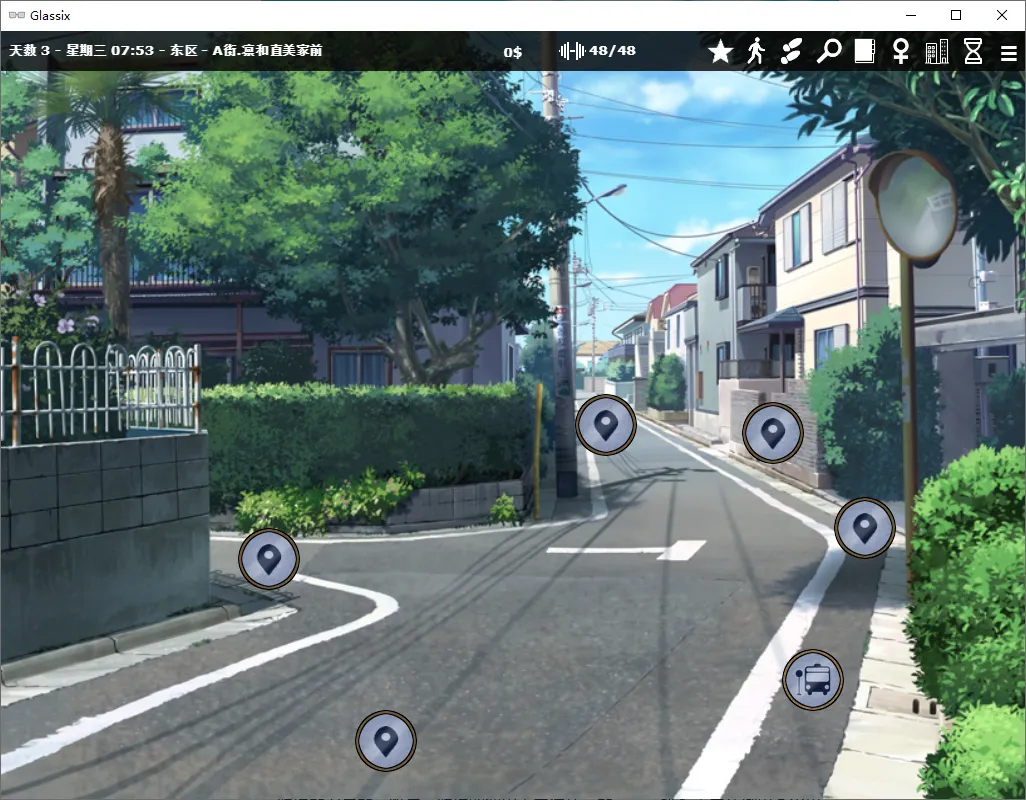Screen dimensions: 1026x800
Task: Open the female symbol icon
Action: tap(900, 51)
